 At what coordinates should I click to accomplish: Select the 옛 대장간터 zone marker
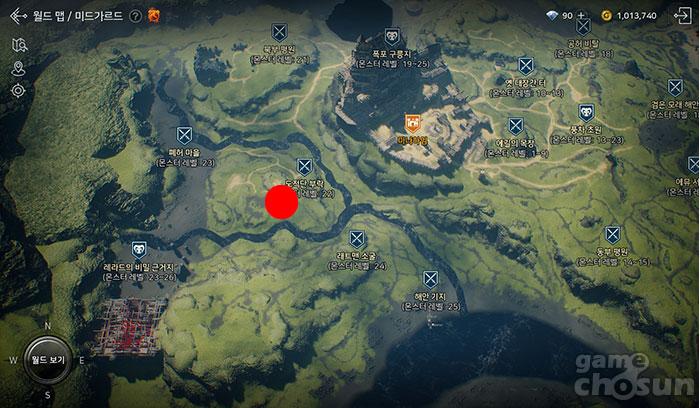pos(522,66)
